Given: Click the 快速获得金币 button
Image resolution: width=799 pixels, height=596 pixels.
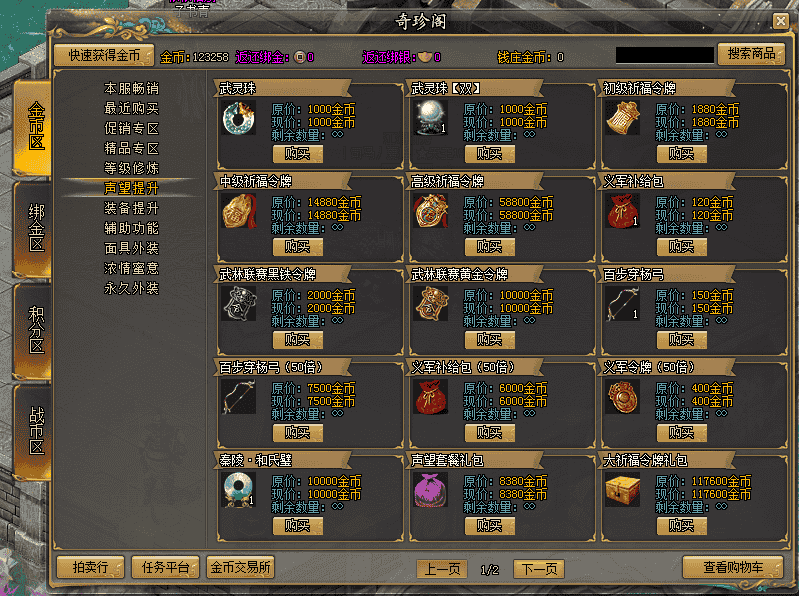Looking at the screenshot, I should click(104, 55).
